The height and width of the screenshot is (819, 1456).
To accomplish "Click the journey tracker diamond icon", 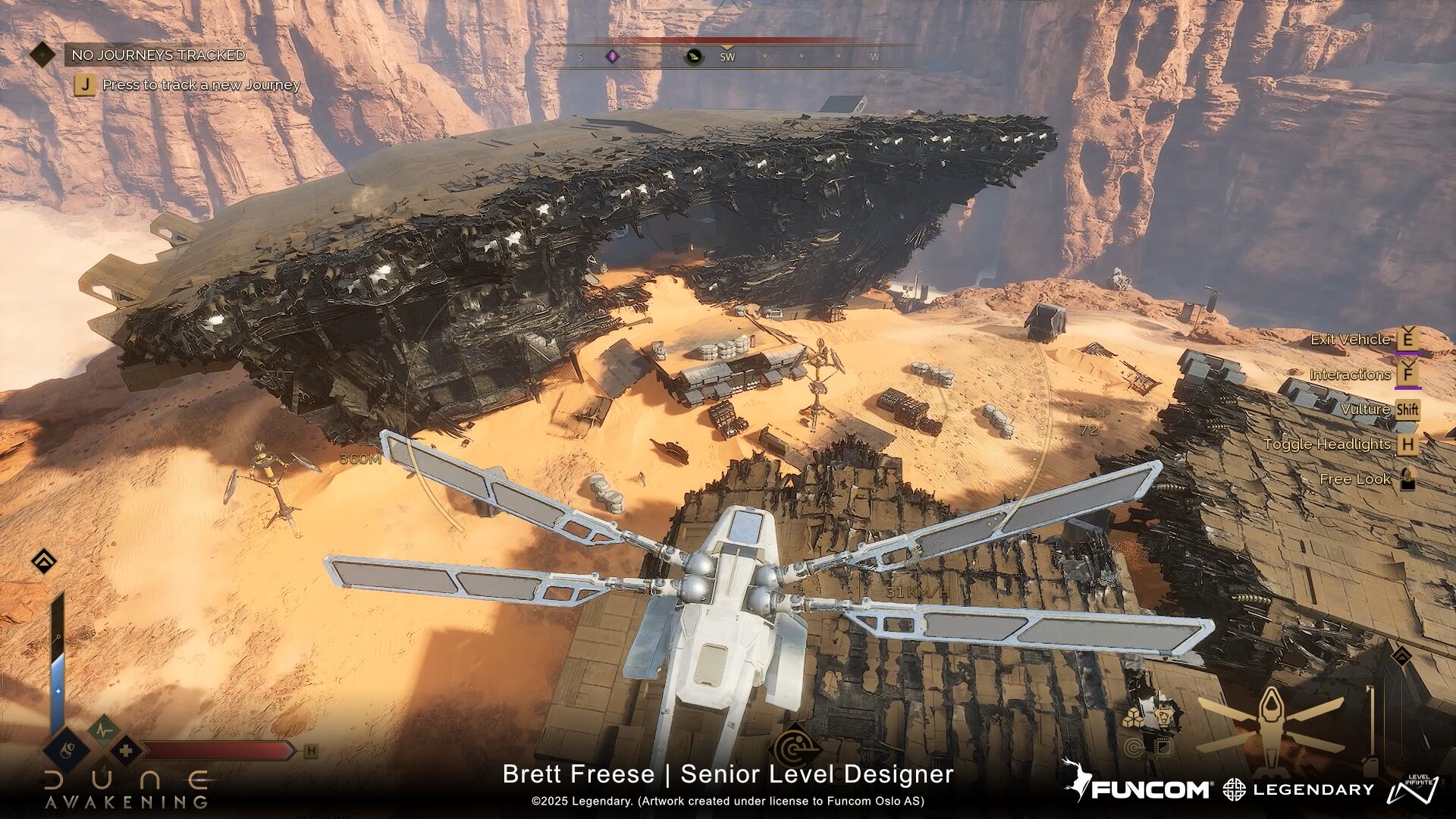I will click(43, 55).
